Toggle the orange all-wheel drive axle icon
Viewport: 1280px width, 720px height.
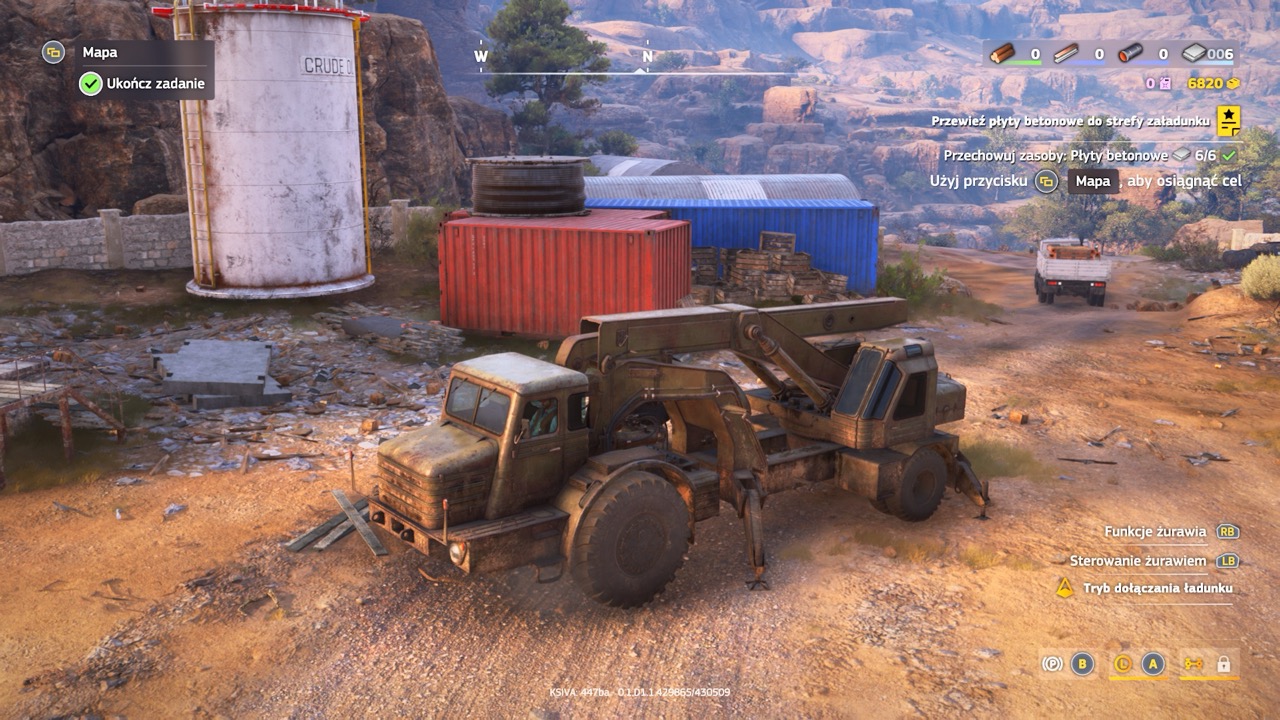[1193, 663]
